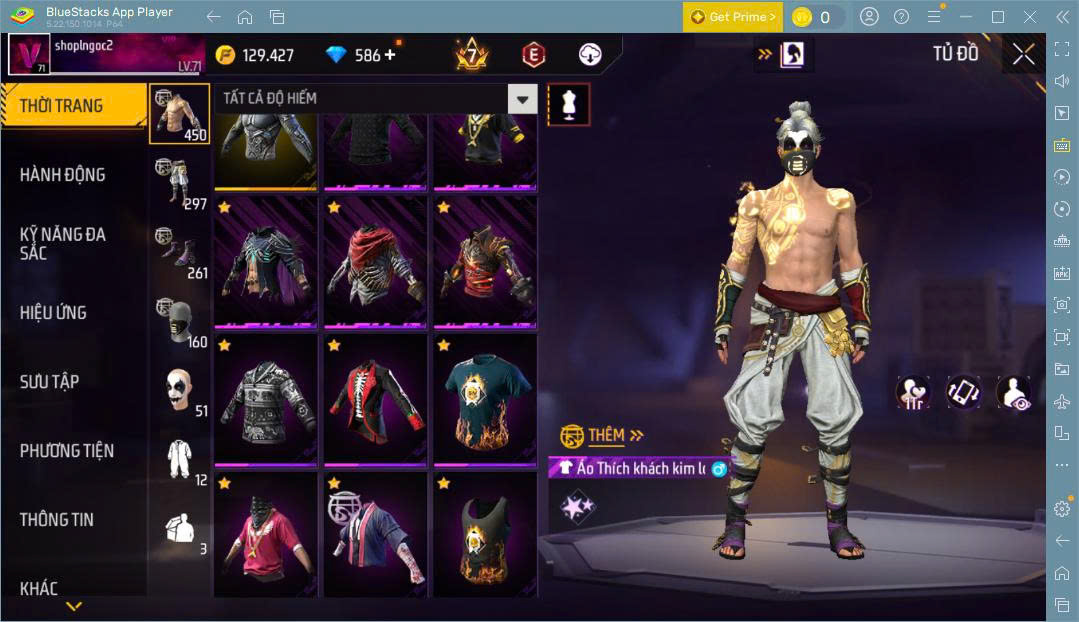Select the shoes subcategory with 261 items
The image size is (1079, 622).
[180, 252]
